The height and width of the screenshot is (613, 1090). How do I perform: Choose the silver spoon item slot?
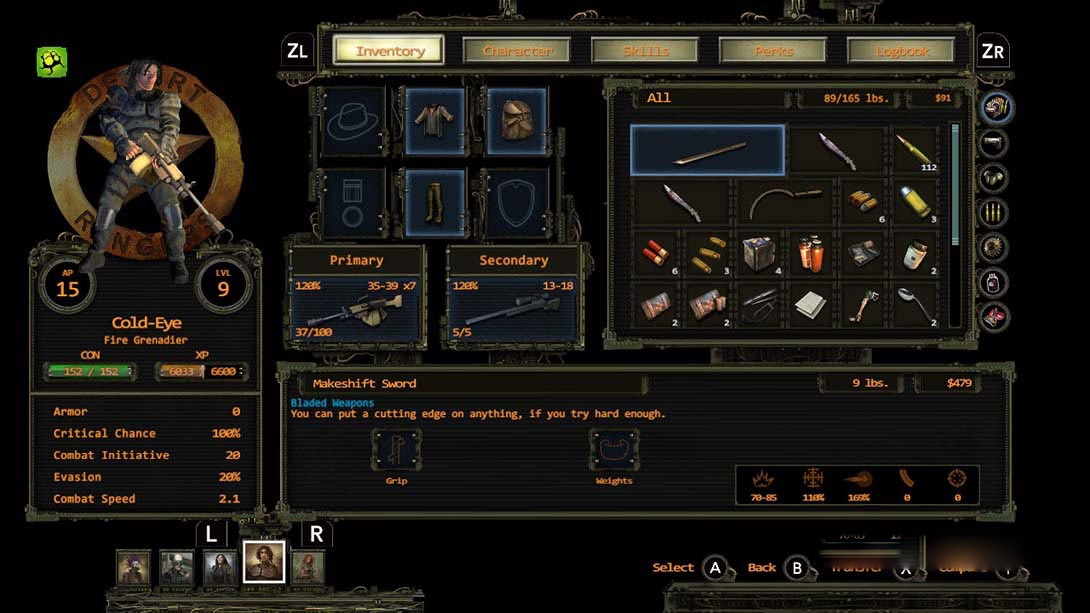(x=914, y=305)
